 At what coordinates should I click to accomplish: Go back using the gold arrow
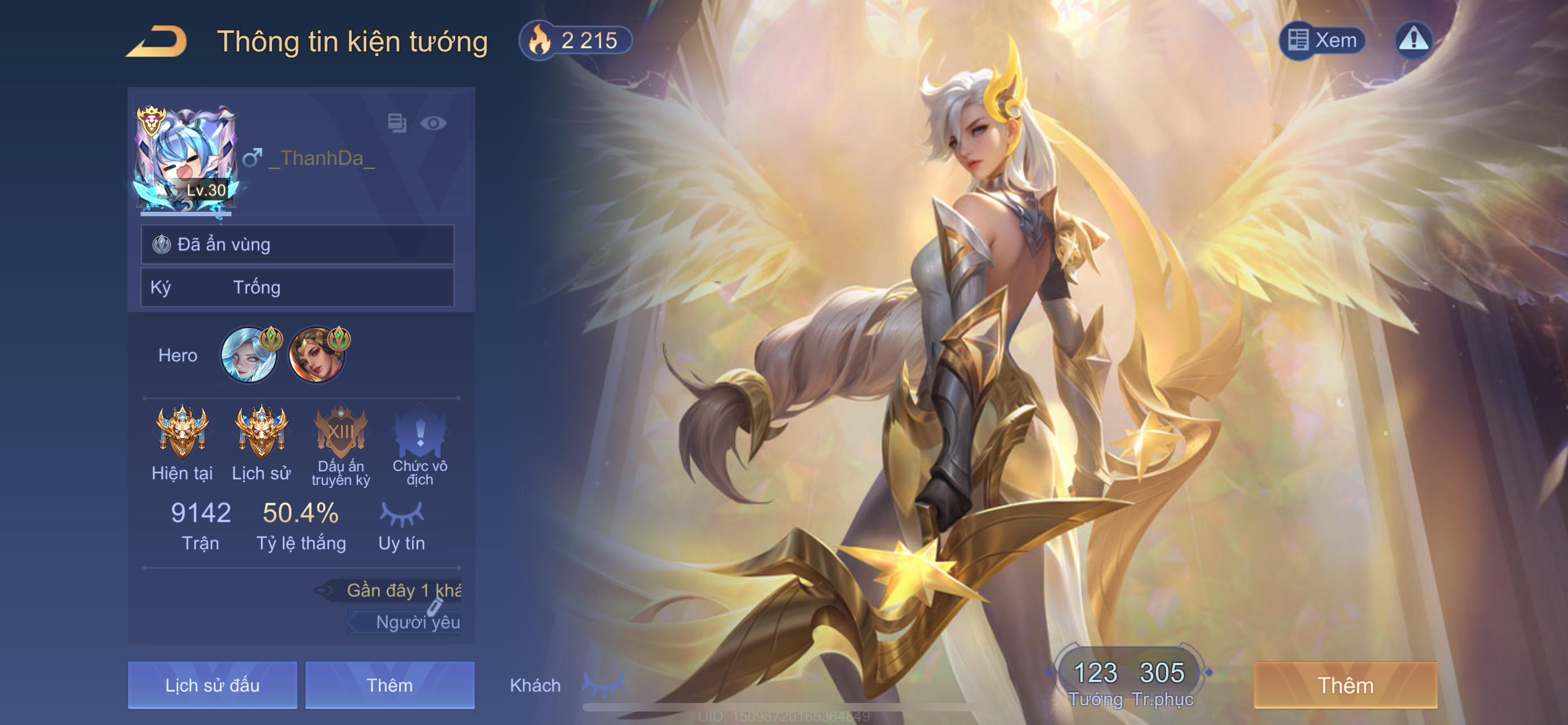(157, 41)
